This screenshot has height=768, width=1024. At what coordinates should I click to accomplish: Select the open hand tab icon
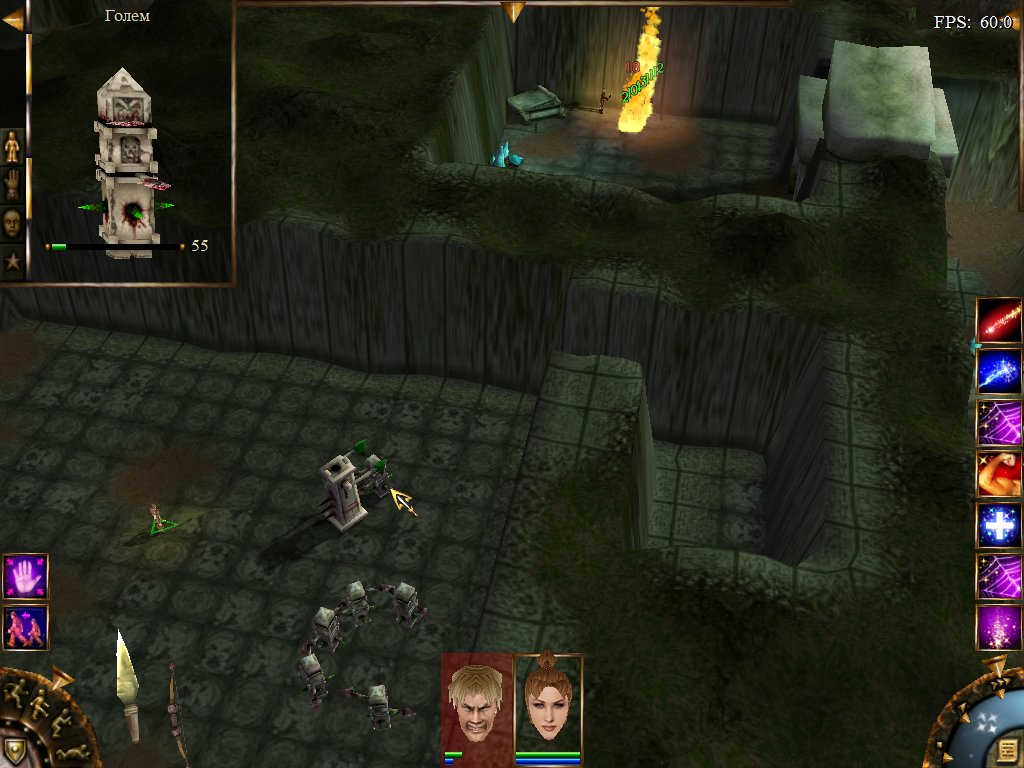[x=12, y=184]
